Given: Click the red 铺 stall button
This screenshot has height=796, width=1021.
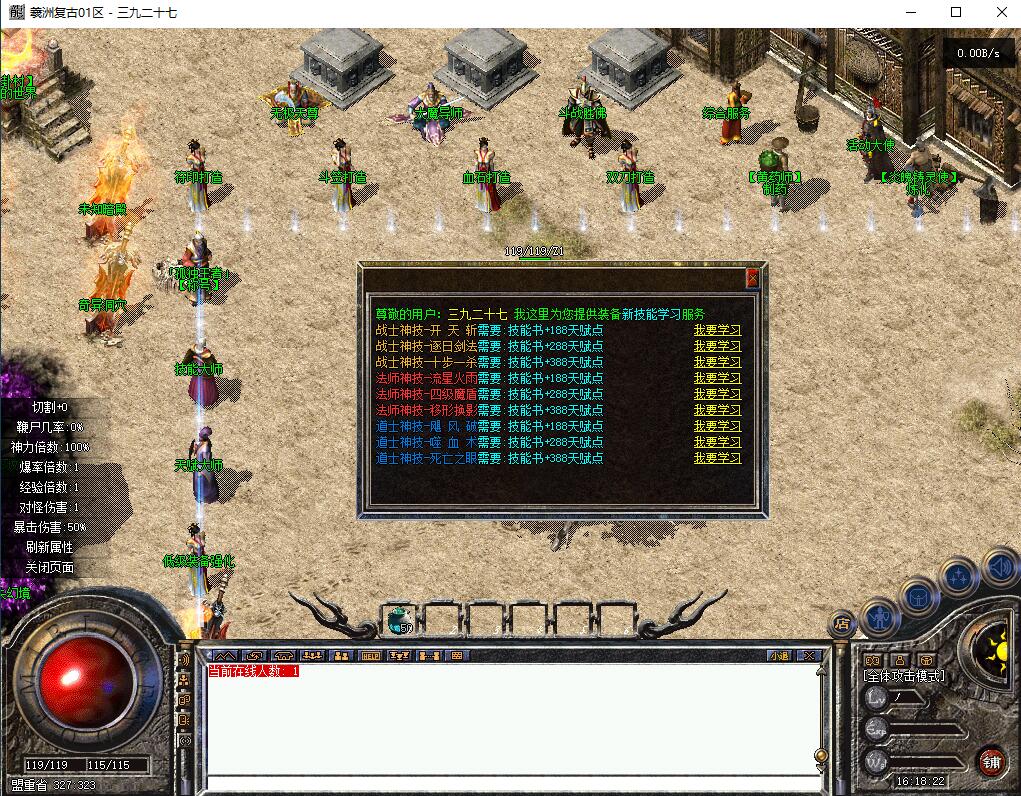Looking at the screenshot, I should (x=991, y=761).
